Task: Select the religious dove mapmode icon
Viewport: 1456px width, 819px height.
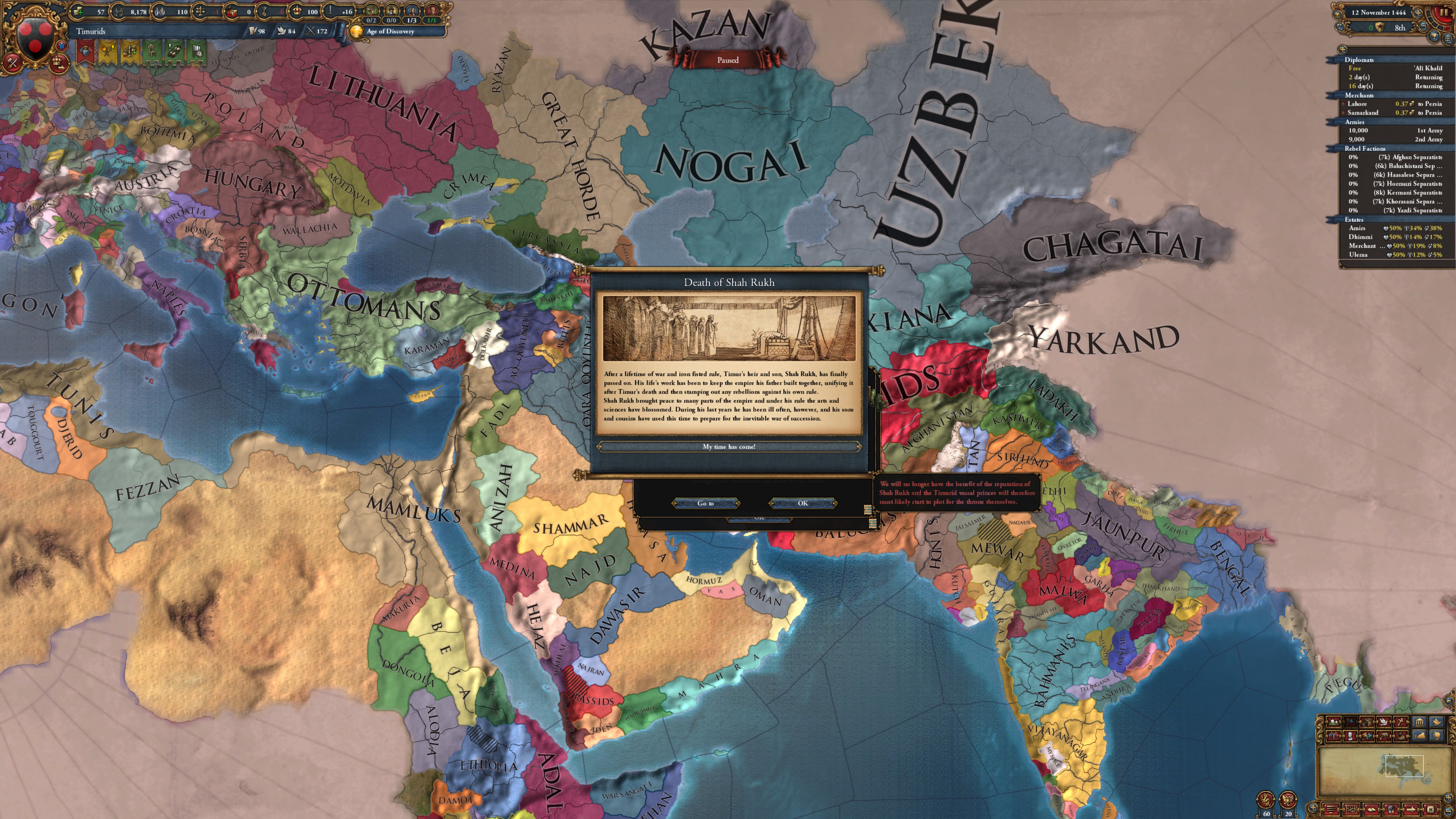Action: pos(1384,722)
